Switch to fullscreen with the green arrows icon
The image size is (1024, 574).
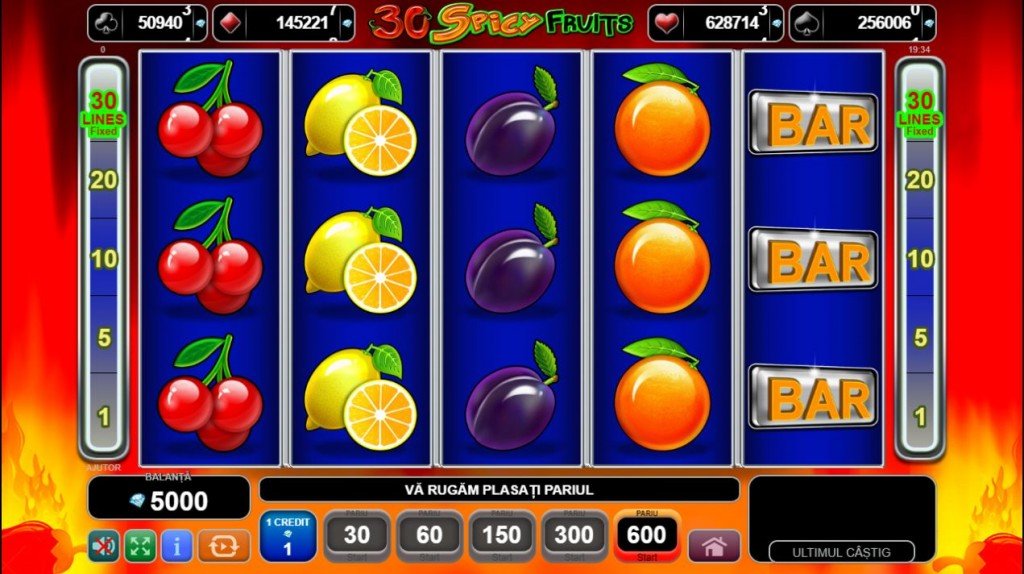coord(140,546)
